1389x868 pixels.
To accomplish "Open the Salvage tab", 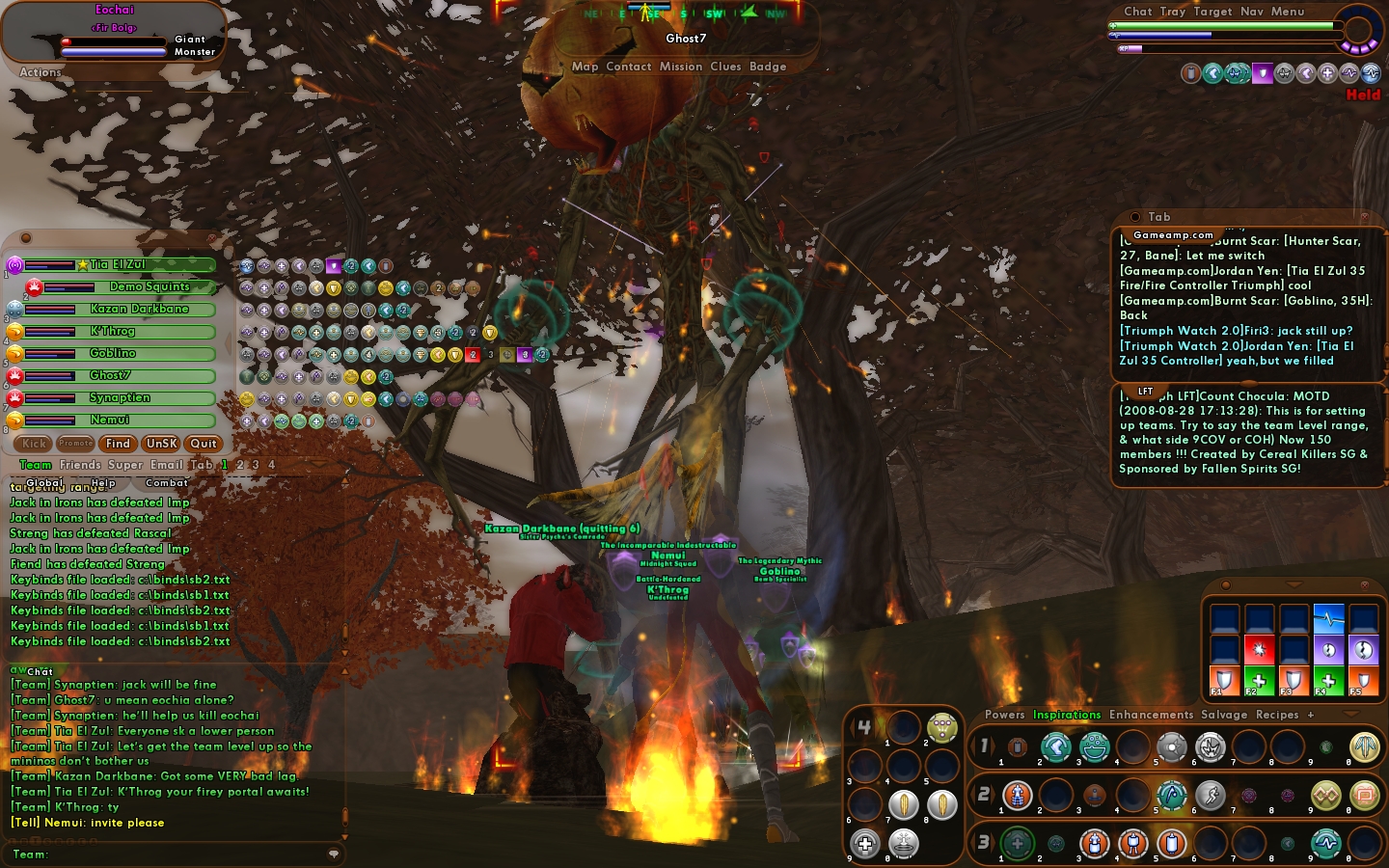I will (x=1224, y=715).
